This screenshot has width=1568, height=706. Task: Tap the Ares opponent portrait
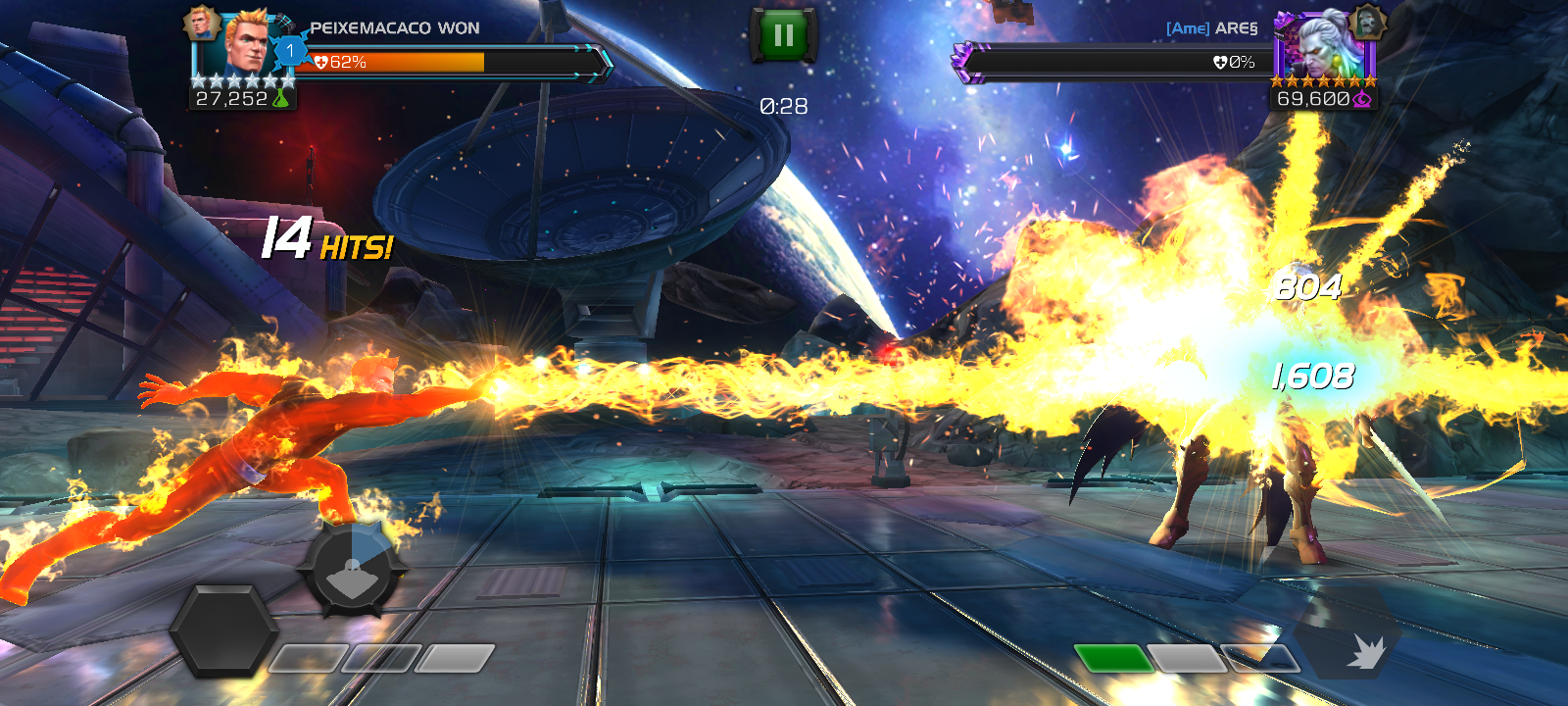coord(1323,45)
